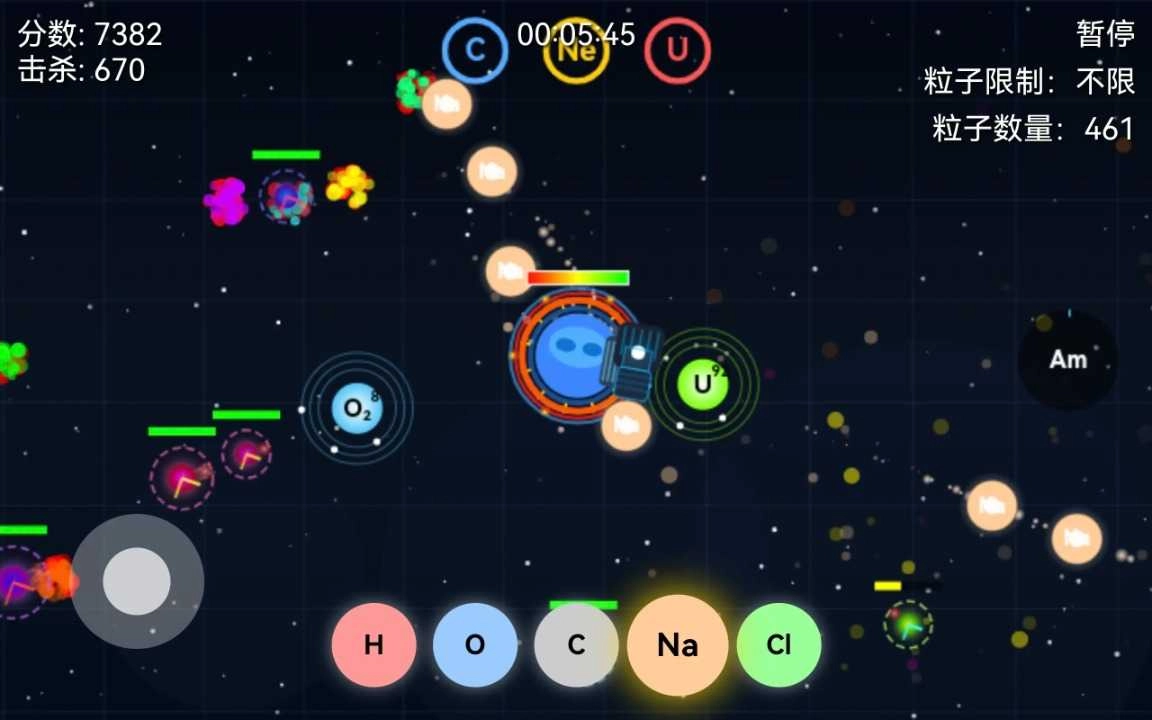Choose the green Cl chlorine element

(779, 645)
